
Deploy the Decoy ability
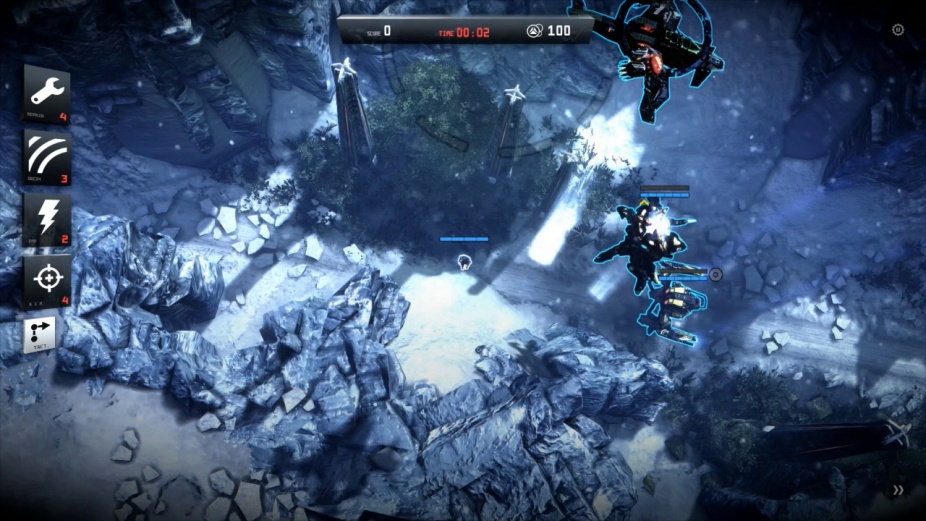click(x=46, y=156)
